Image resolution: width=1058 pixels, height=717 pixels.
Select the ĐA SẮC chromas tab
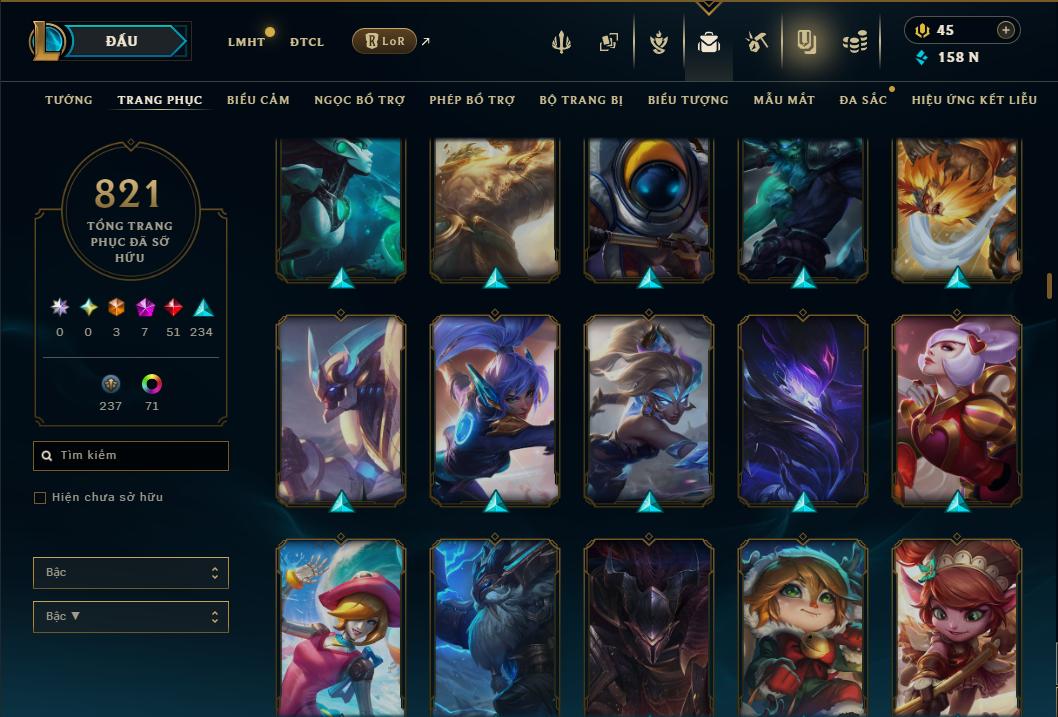point(863,100)
